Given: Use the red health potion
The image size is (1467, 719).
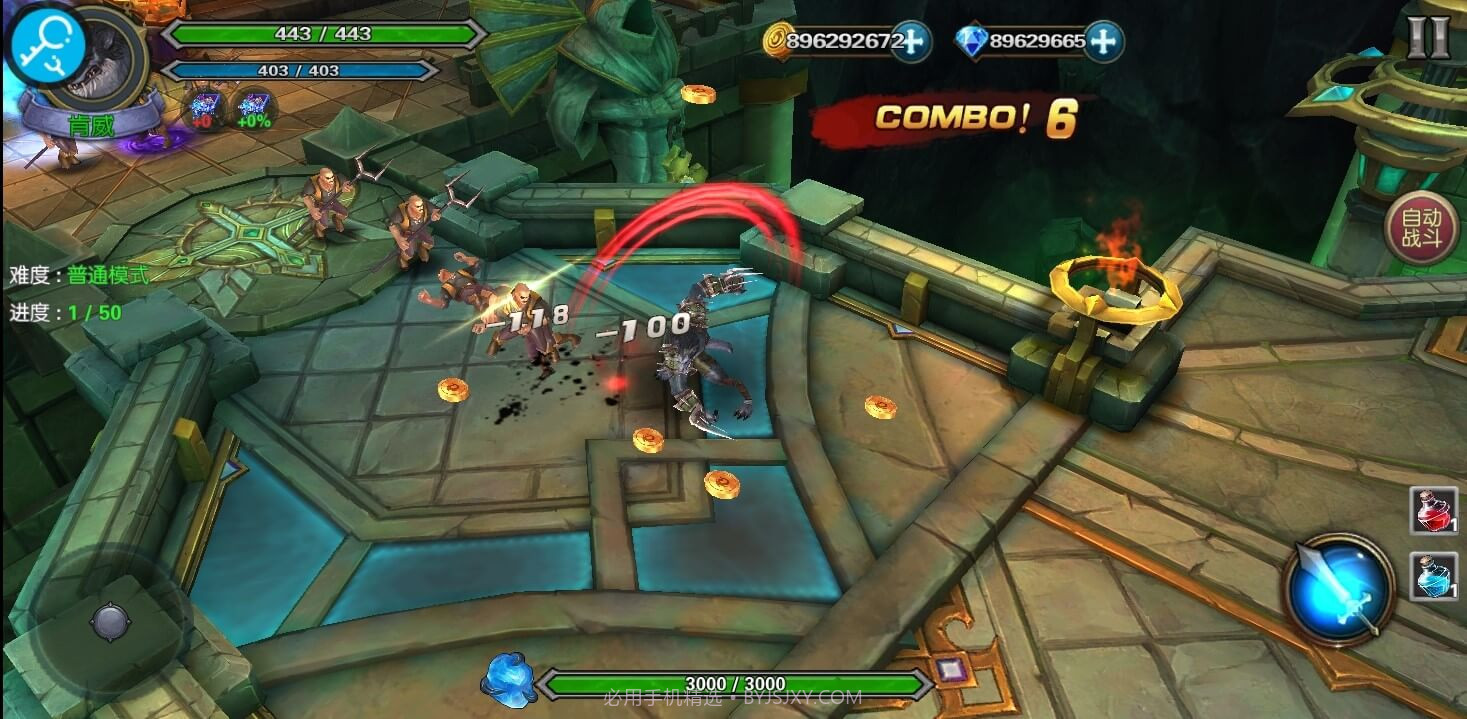Looking at the screenshot, I should 1433,510.
